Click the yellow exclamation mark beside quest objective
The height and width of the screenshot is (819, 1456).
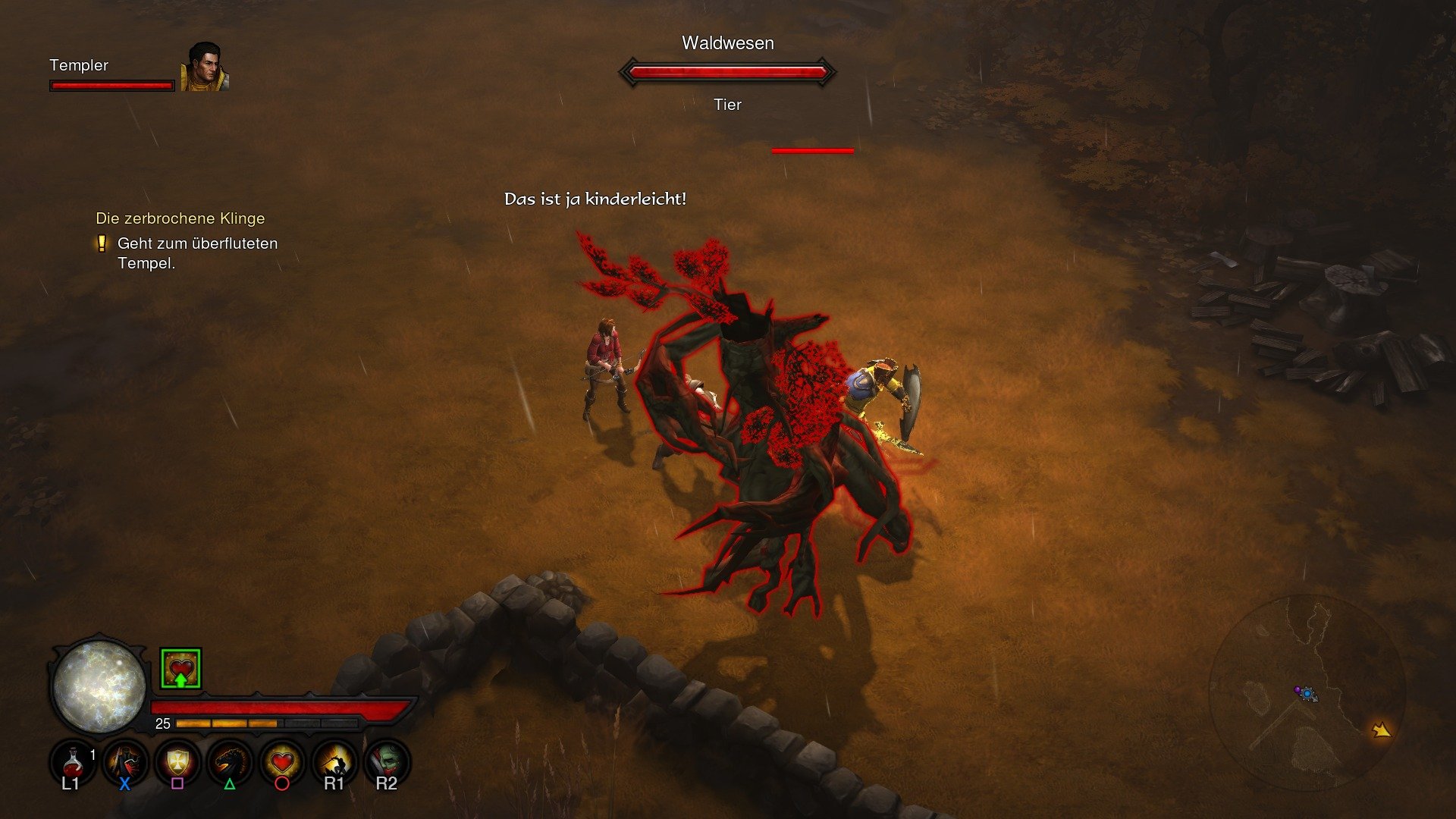pyautogui.click(x=101, y=244)
